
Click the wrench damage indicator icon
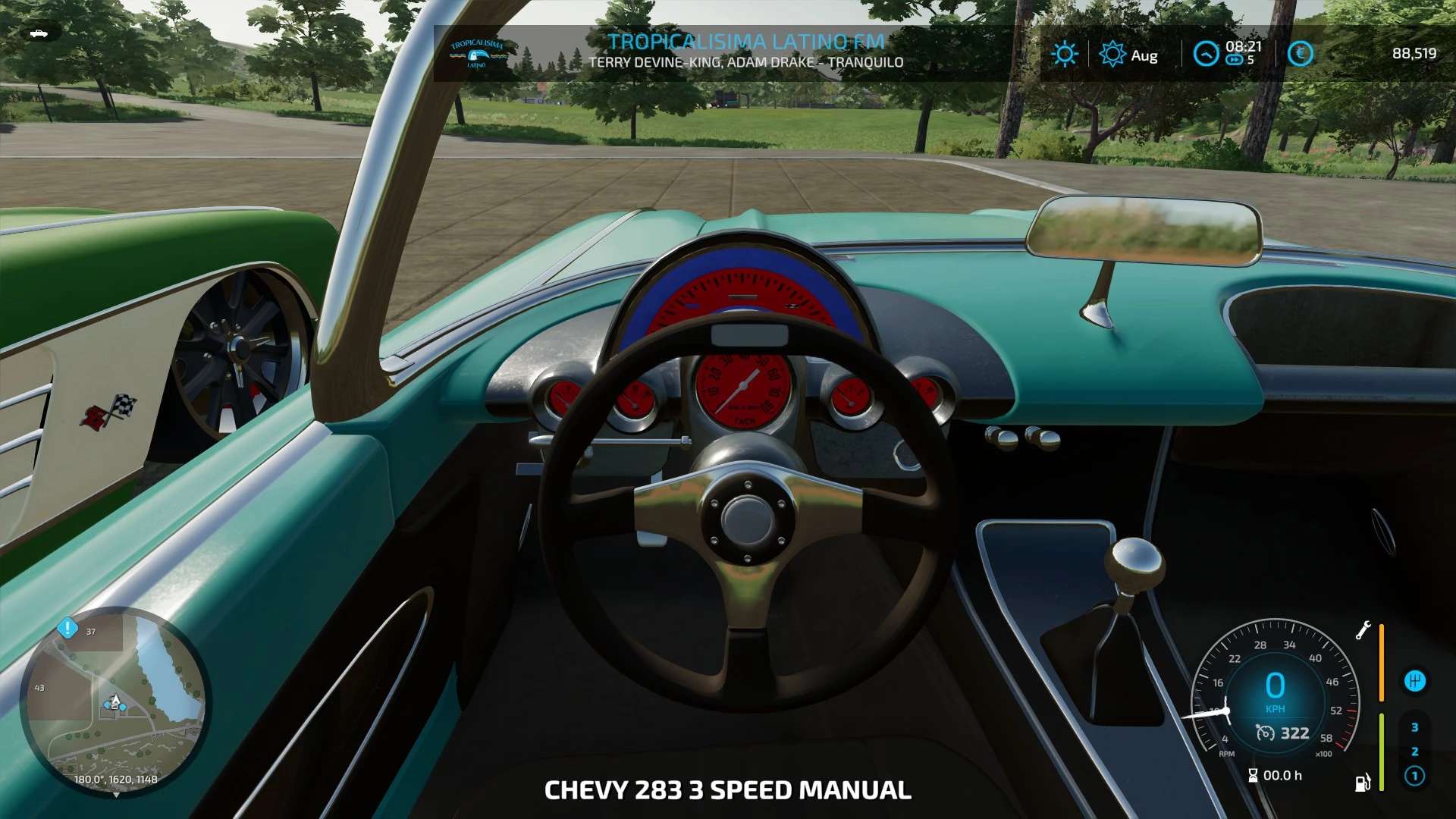point(1363,630)
